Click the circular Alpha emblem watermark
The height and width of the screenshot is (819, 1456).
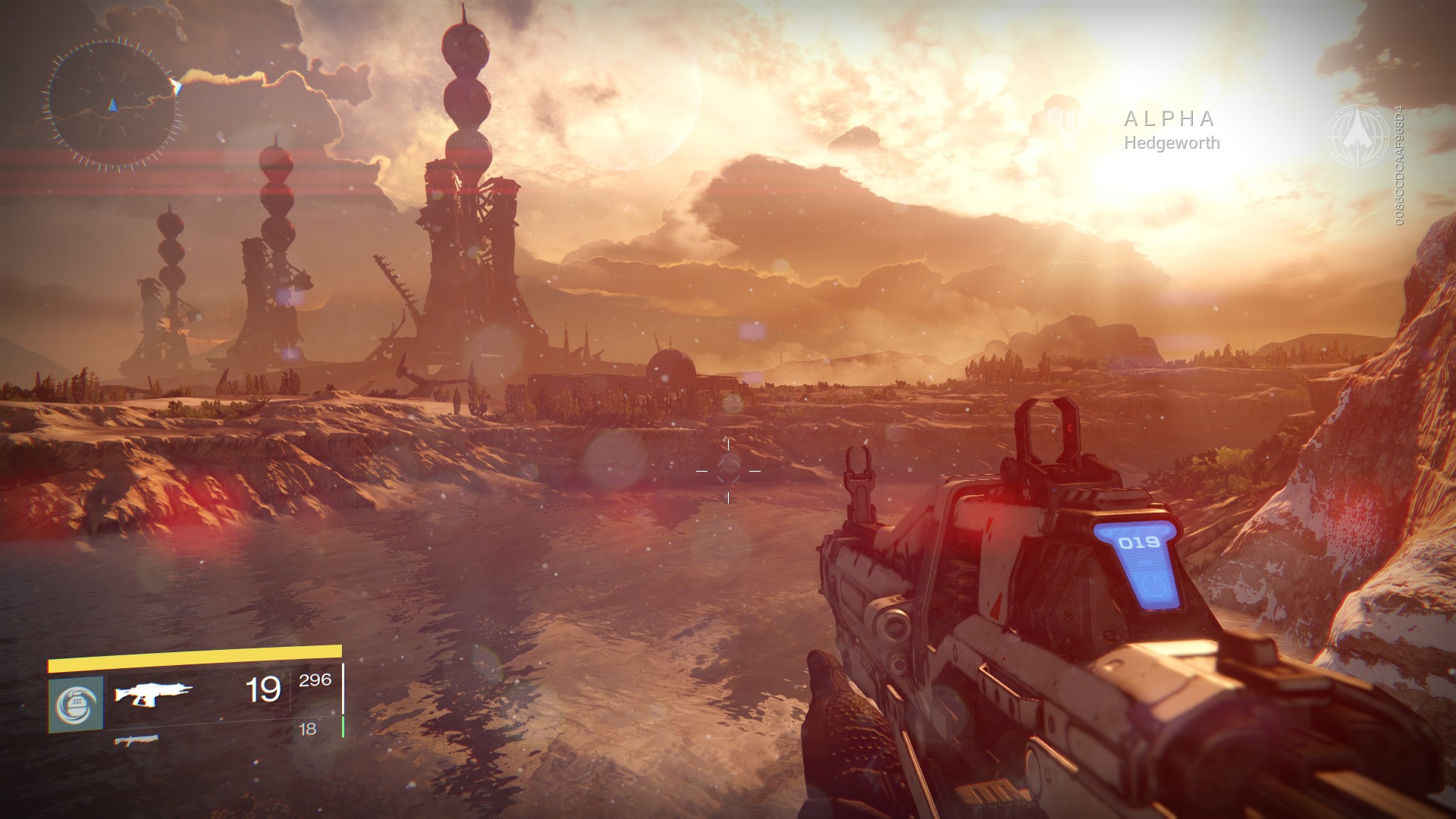(1357, 136)
